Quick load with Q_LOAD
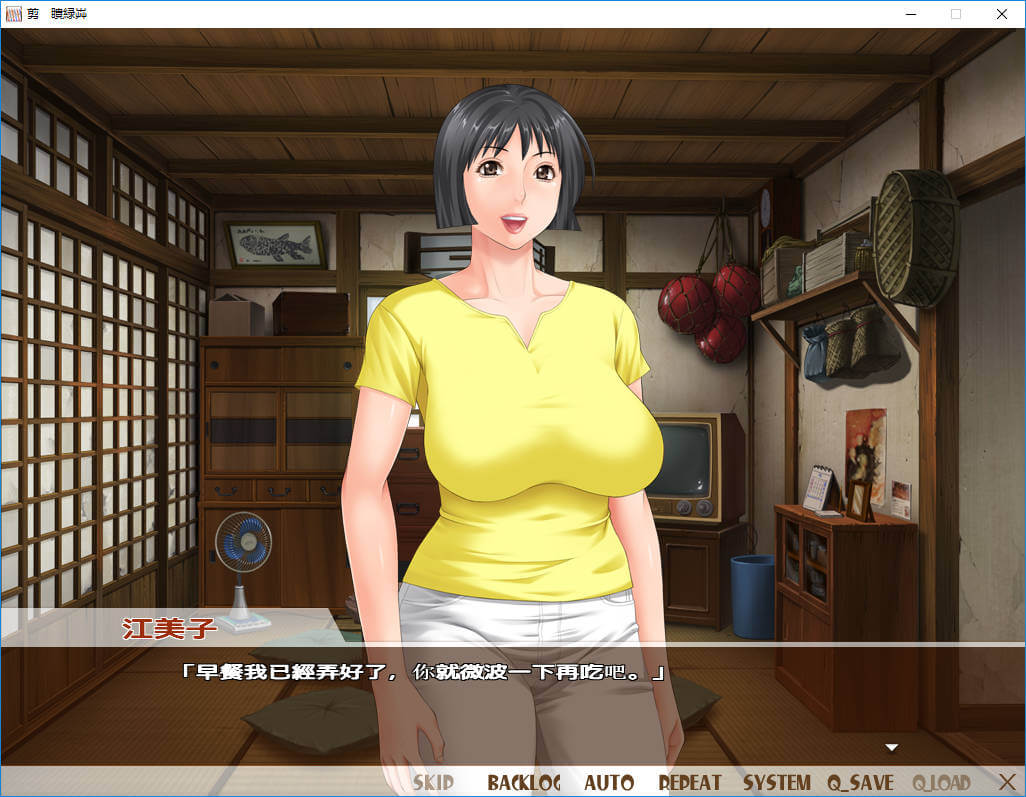The image size is (1026, 797). [941, 782]
